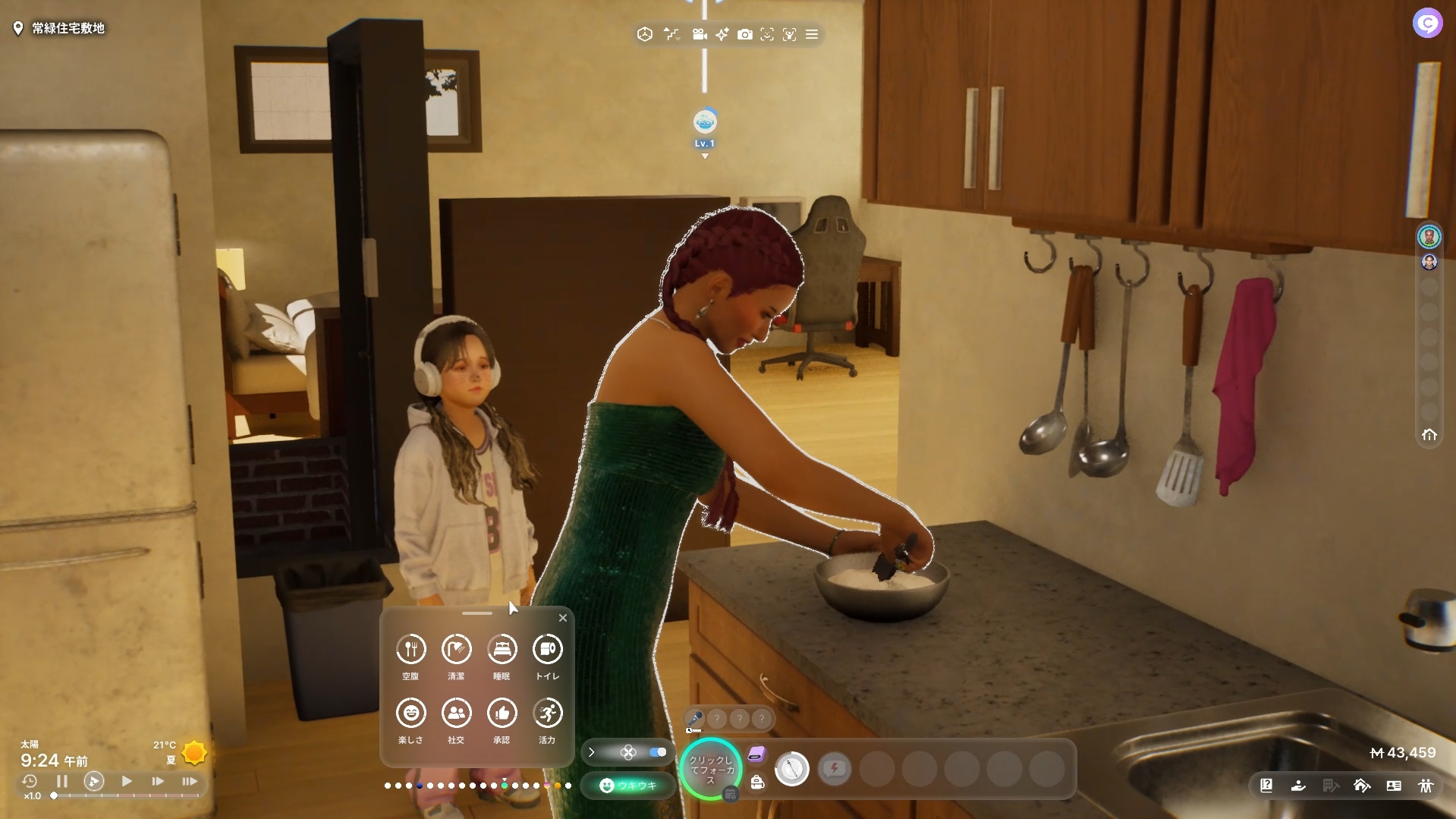Close the needs panel
Screen dimensions: 1456x819
tap(563, 618)
